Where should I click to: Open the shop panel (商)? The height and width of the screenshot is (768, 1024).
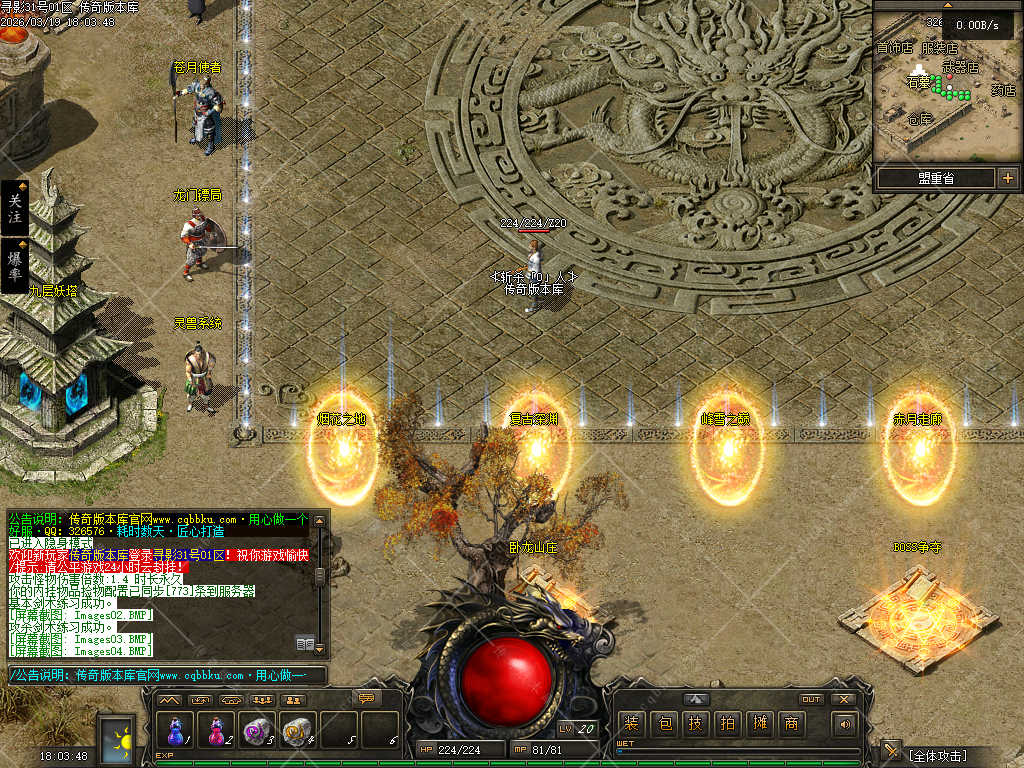(x=791, y=724)
